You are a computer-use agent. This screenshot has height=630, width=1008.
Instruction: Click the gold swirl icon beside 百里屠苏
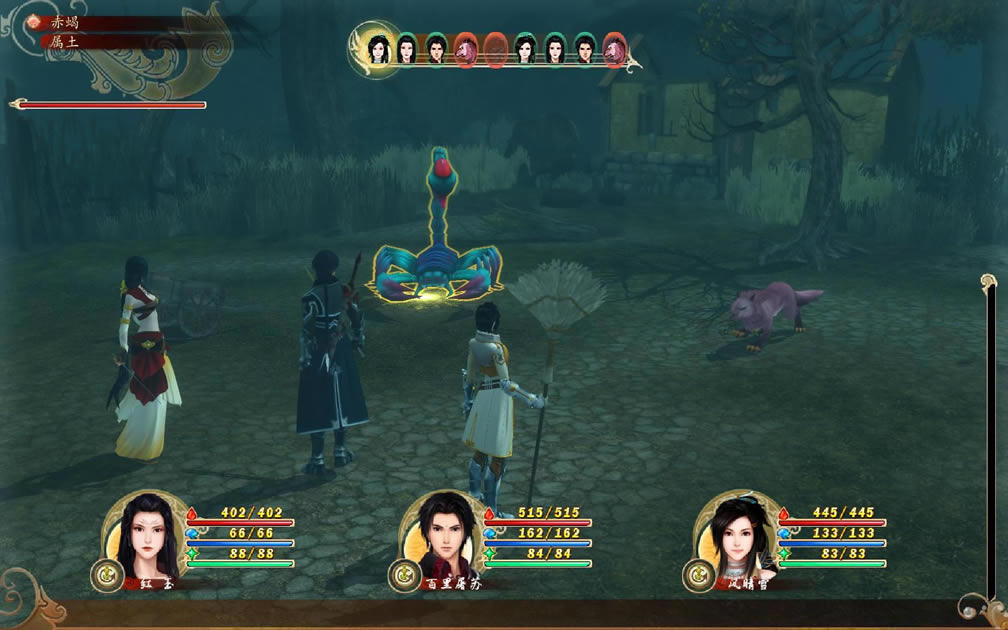pos(403,575)
